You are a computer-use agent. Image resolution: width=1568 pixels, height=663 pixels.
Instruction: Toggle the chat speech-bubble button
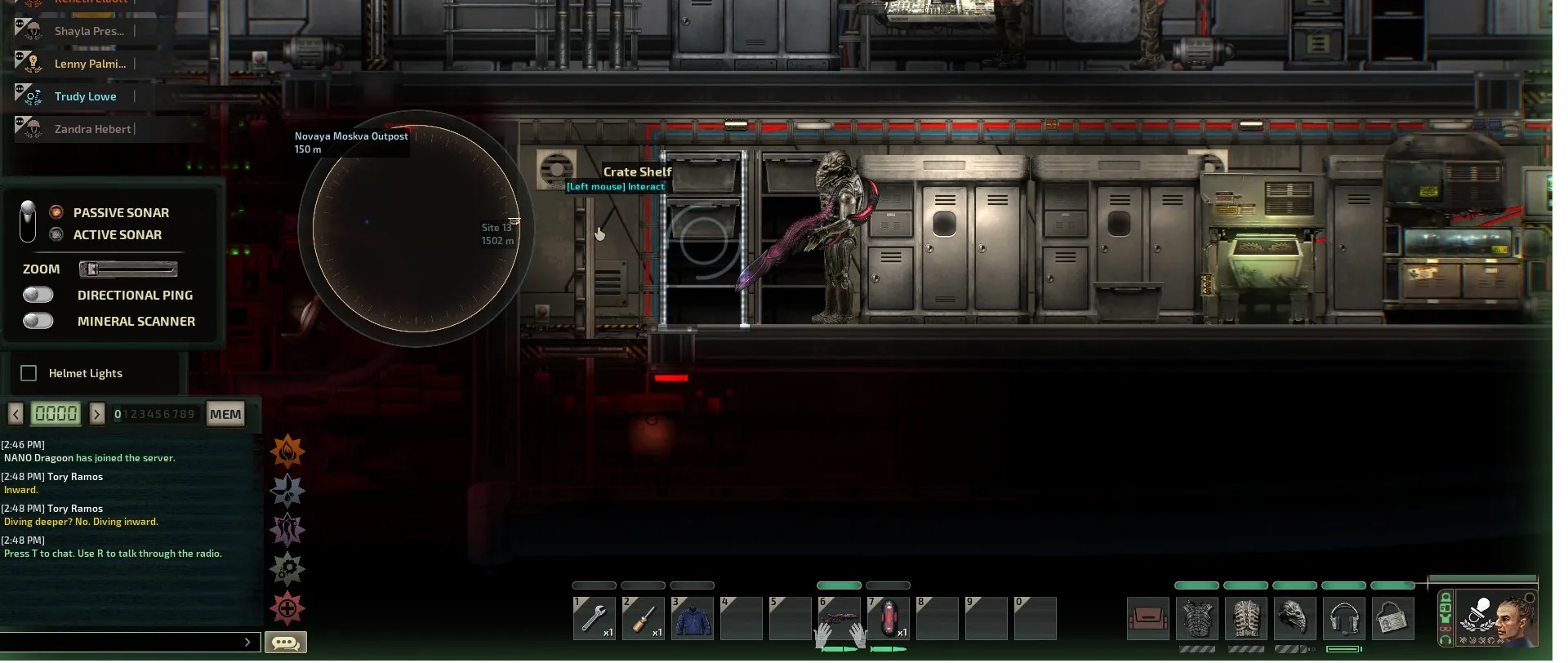[x=286, y=643]
